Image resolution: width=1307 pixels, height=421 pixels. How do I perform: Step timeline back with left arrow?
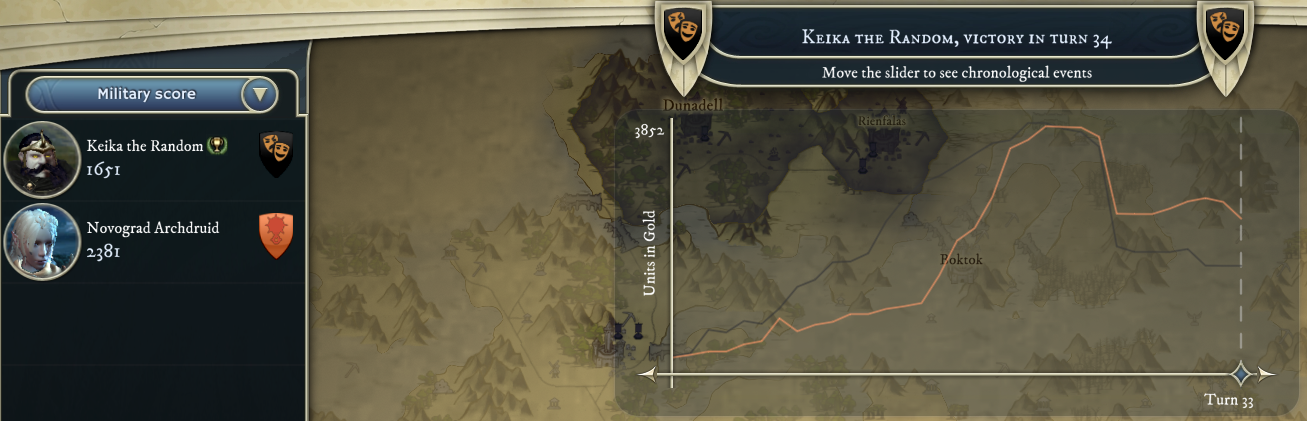[647, 375]
